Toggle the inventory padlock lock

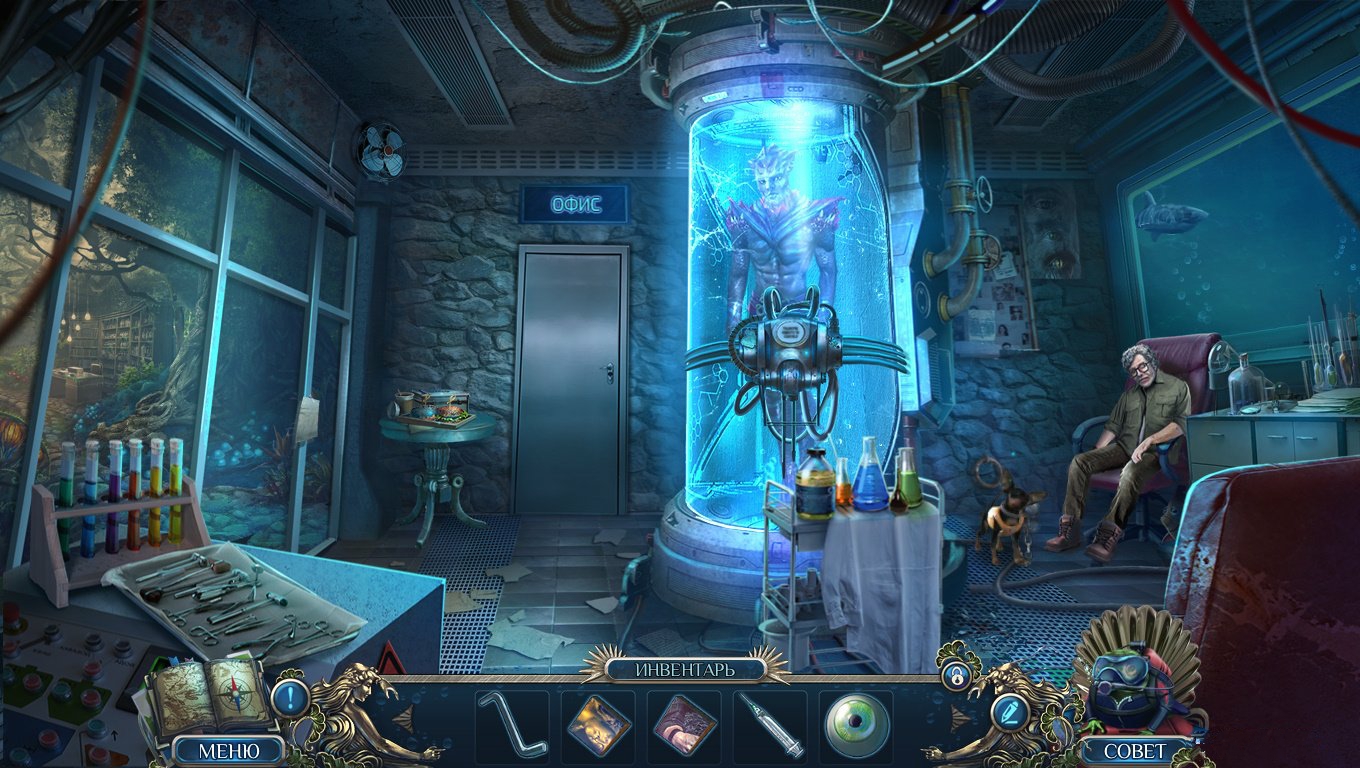pos(957,676)
